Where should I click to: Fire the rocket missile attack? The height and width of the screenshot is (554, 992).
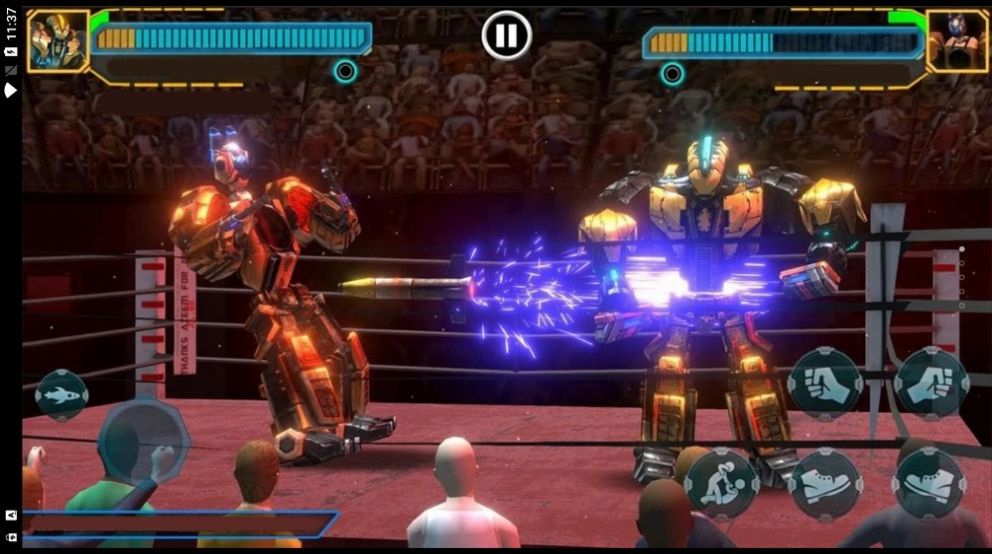point(62,395)
